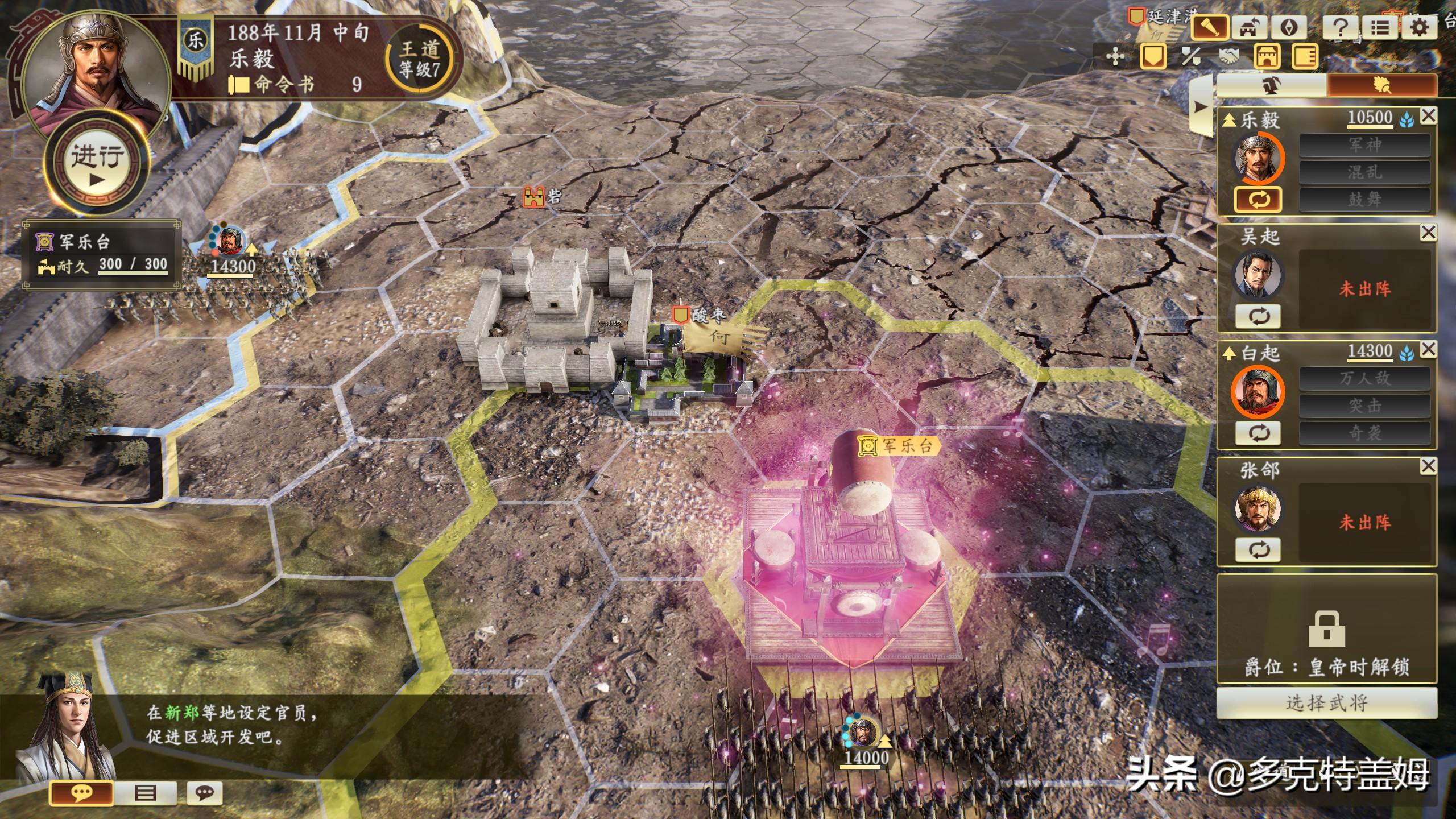Viewport: 1456px width, 819px height.
Task: Click the return-to-castle arrow icon
Action: [x=1248, y=28]
